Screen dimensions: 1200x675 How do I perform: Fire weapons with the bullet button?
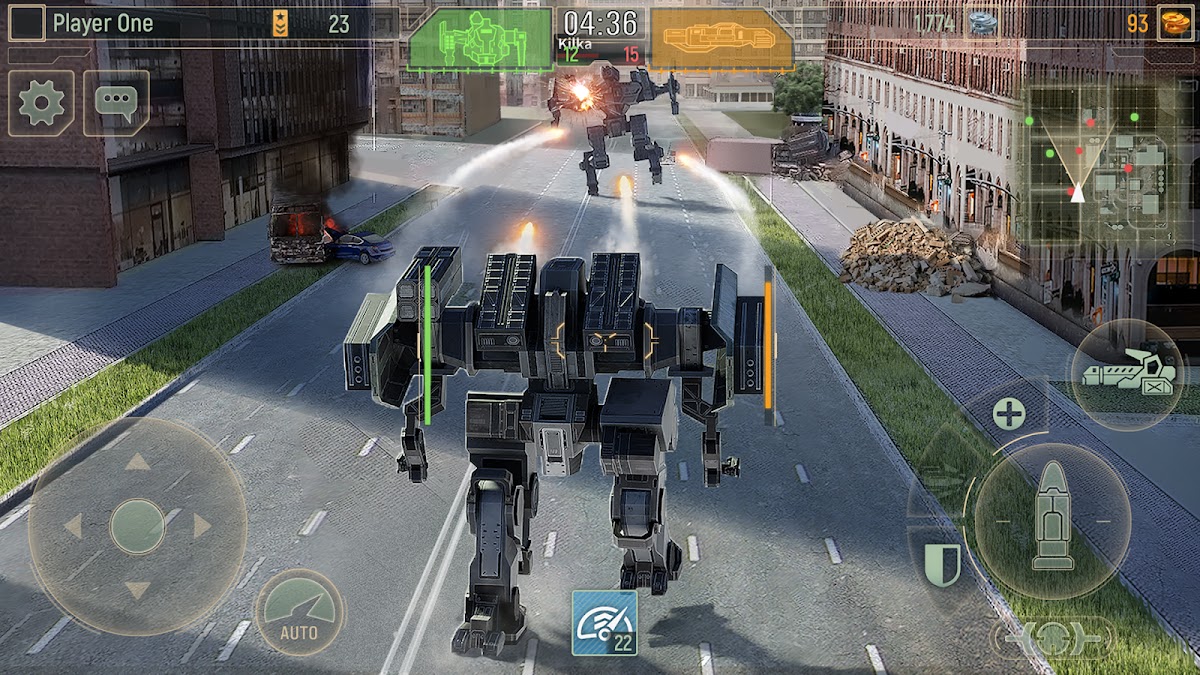(x=1052, y=520)
